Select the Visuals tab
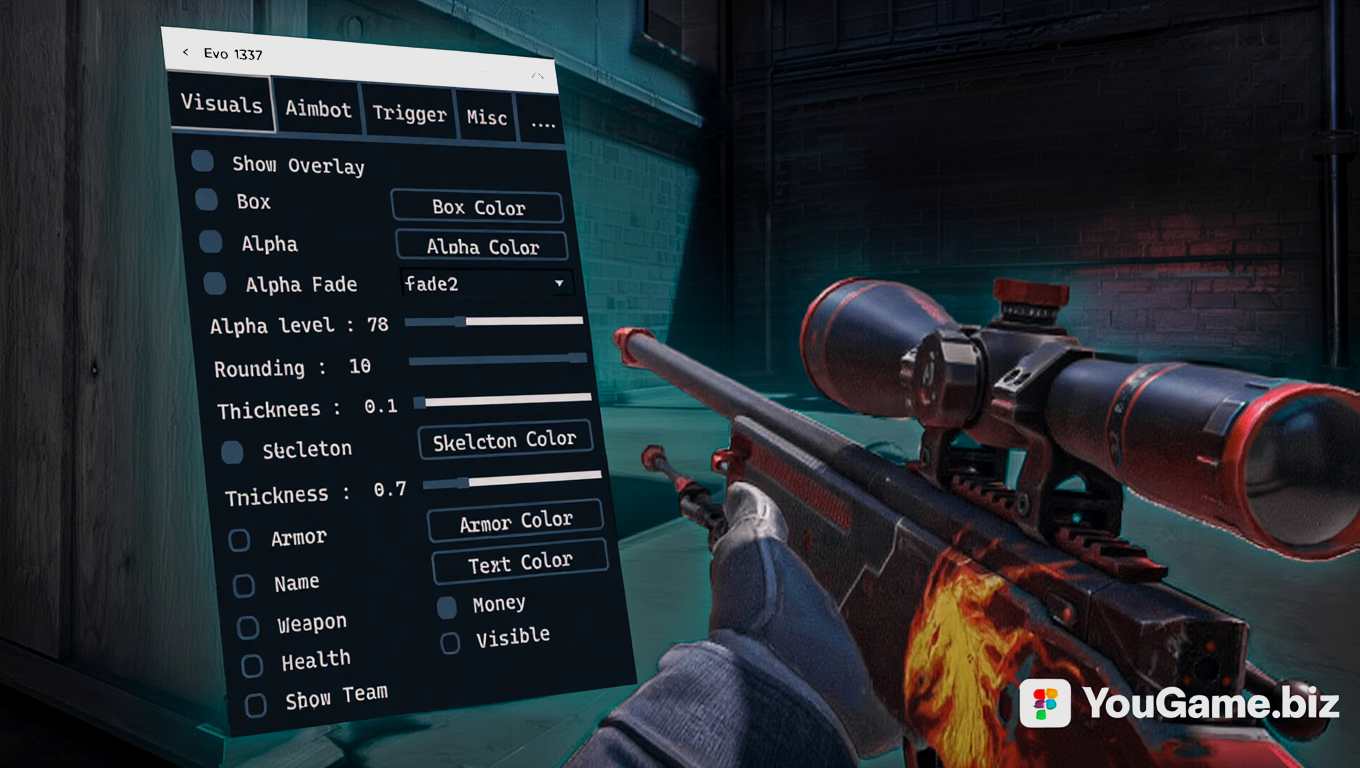1360x768 pixels. coord(222,104)
